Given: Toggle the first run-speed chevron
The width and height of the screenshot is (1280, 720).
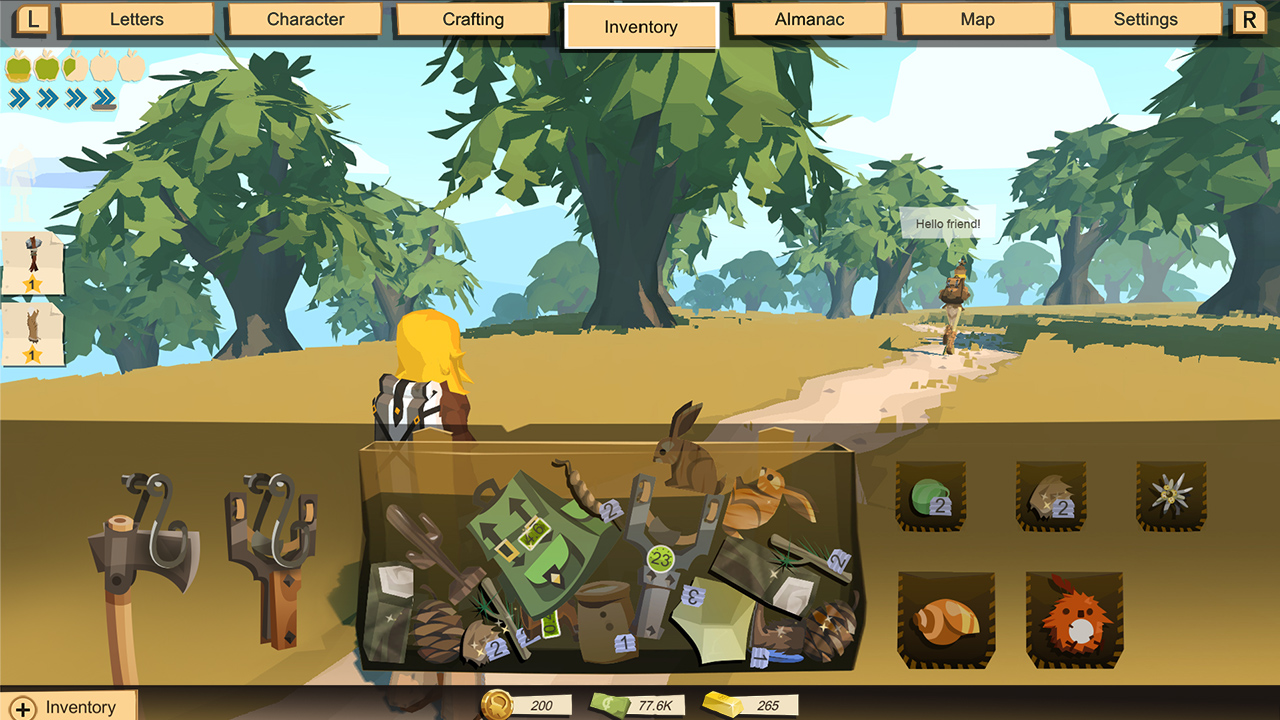Looking at the screenshot, I should 18,97.
